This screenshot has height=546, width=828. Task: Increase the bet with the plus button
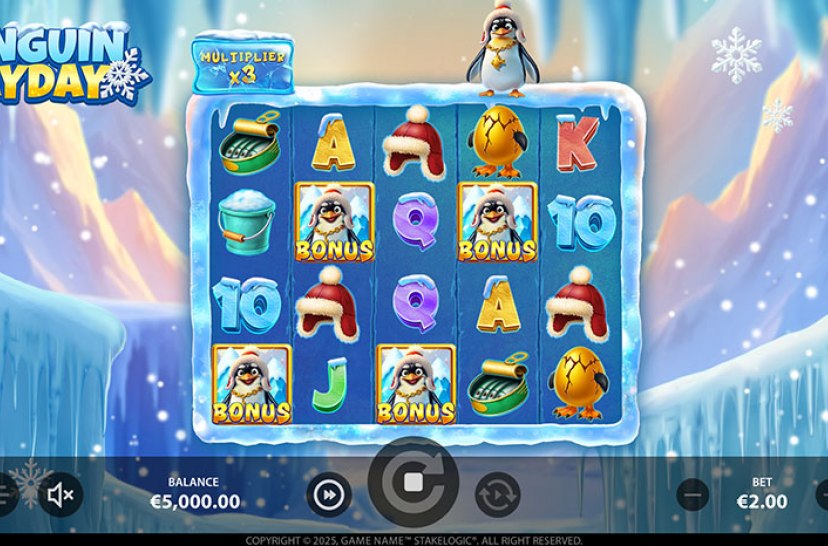click(x=822, y=494)
